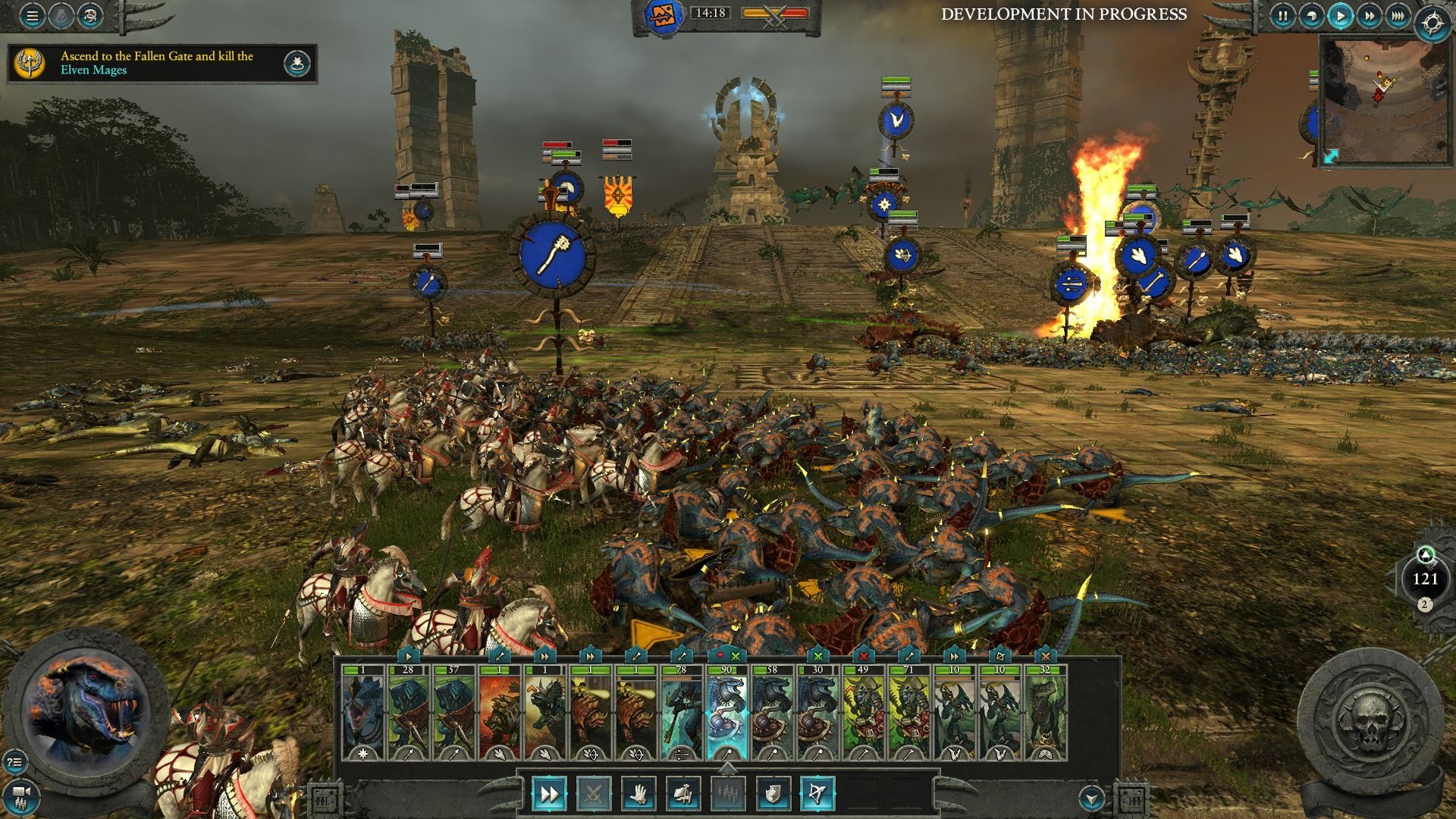Halt the unit with the hand button
This screenshot has width=1456, height=819.
point(639,794)
